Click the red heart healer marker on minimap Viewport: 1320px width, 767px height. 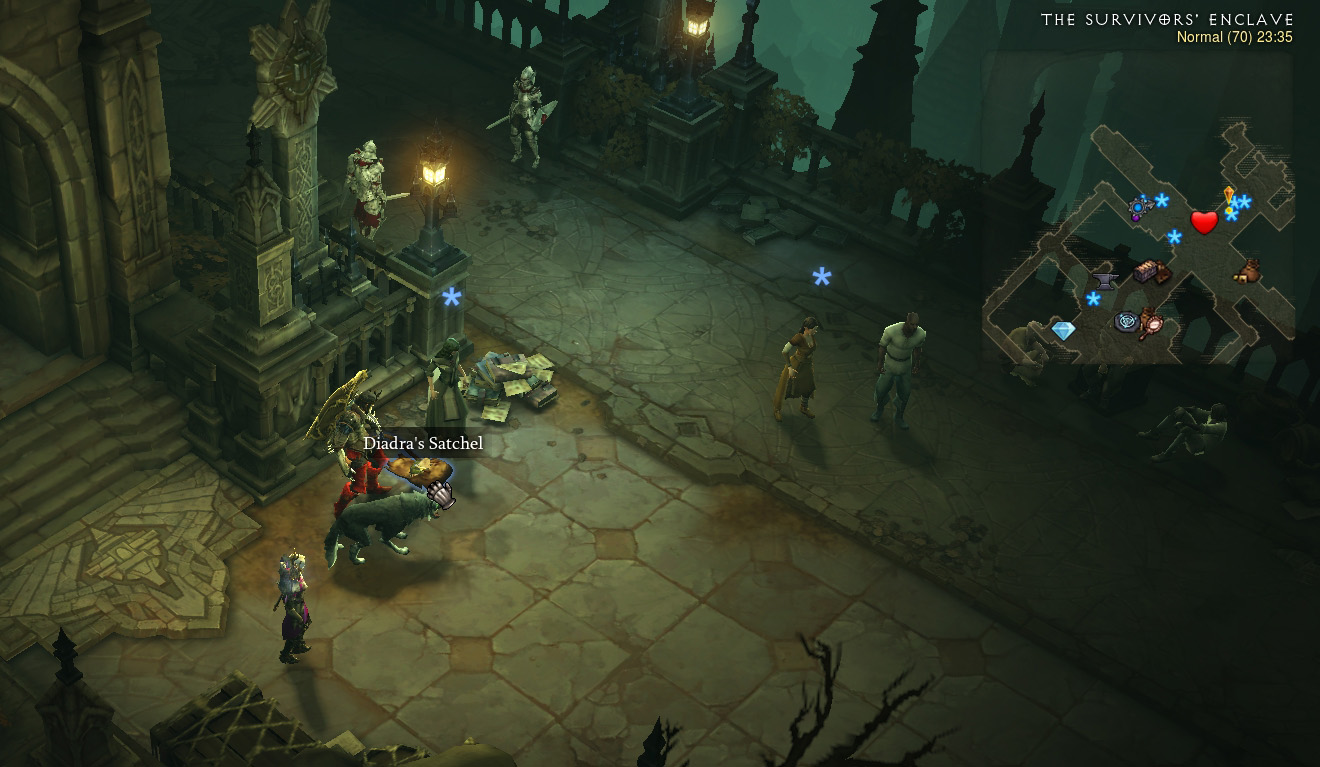click(x=1204, y=222)
